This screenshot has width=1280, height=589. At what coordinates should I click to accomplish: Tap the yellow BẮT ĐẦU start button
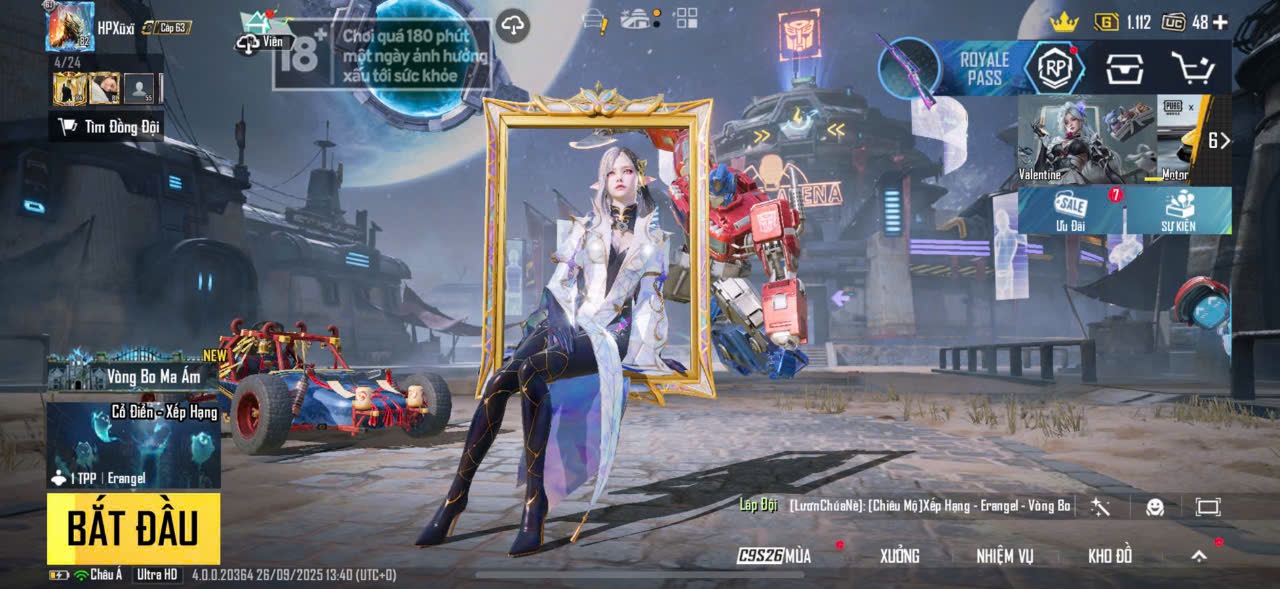coord(133,528)
